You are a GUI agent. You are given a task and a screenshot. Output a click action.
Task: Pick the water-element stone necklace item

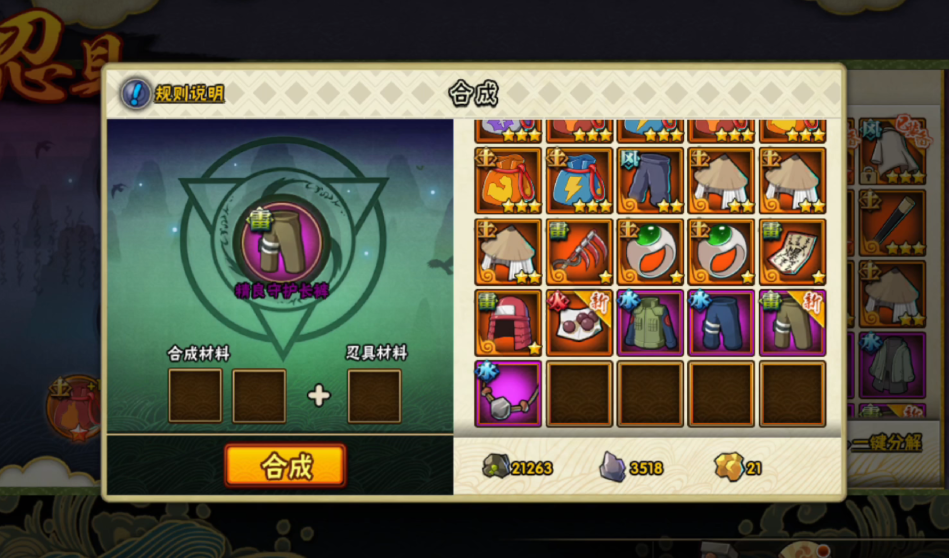click(508, 394)
